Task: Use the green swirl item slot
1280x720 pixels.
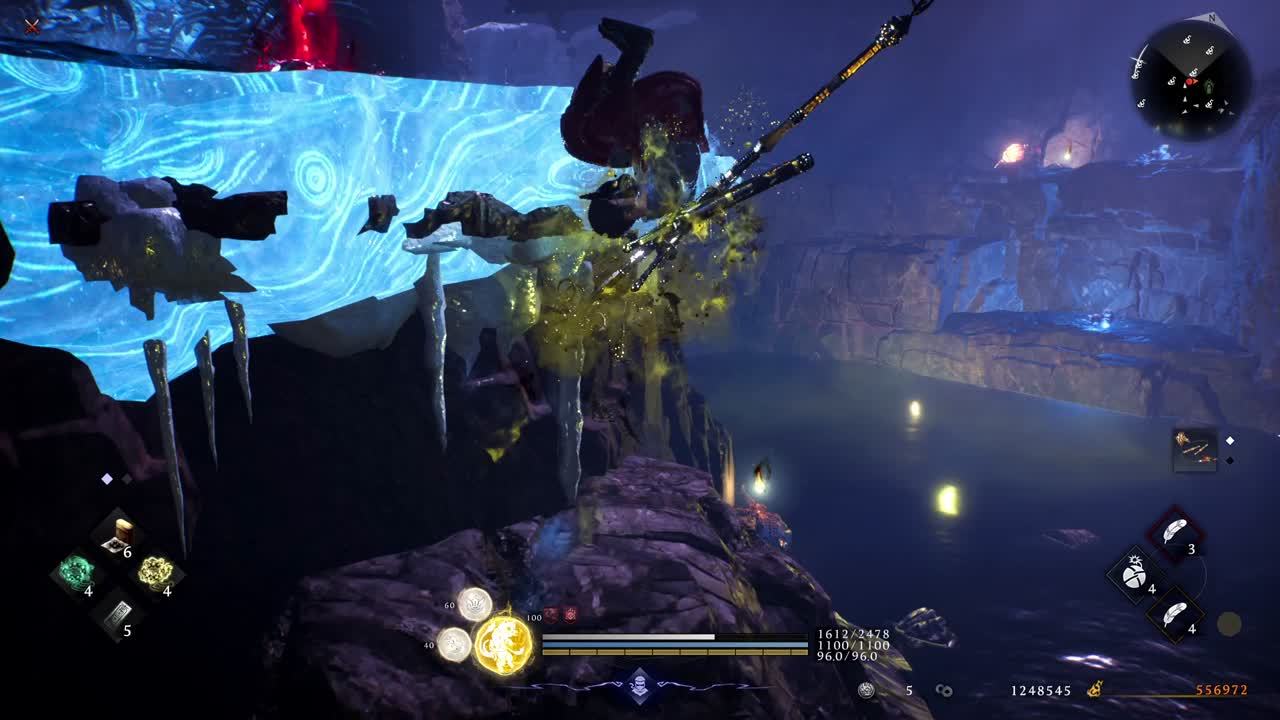Action: 77,574
